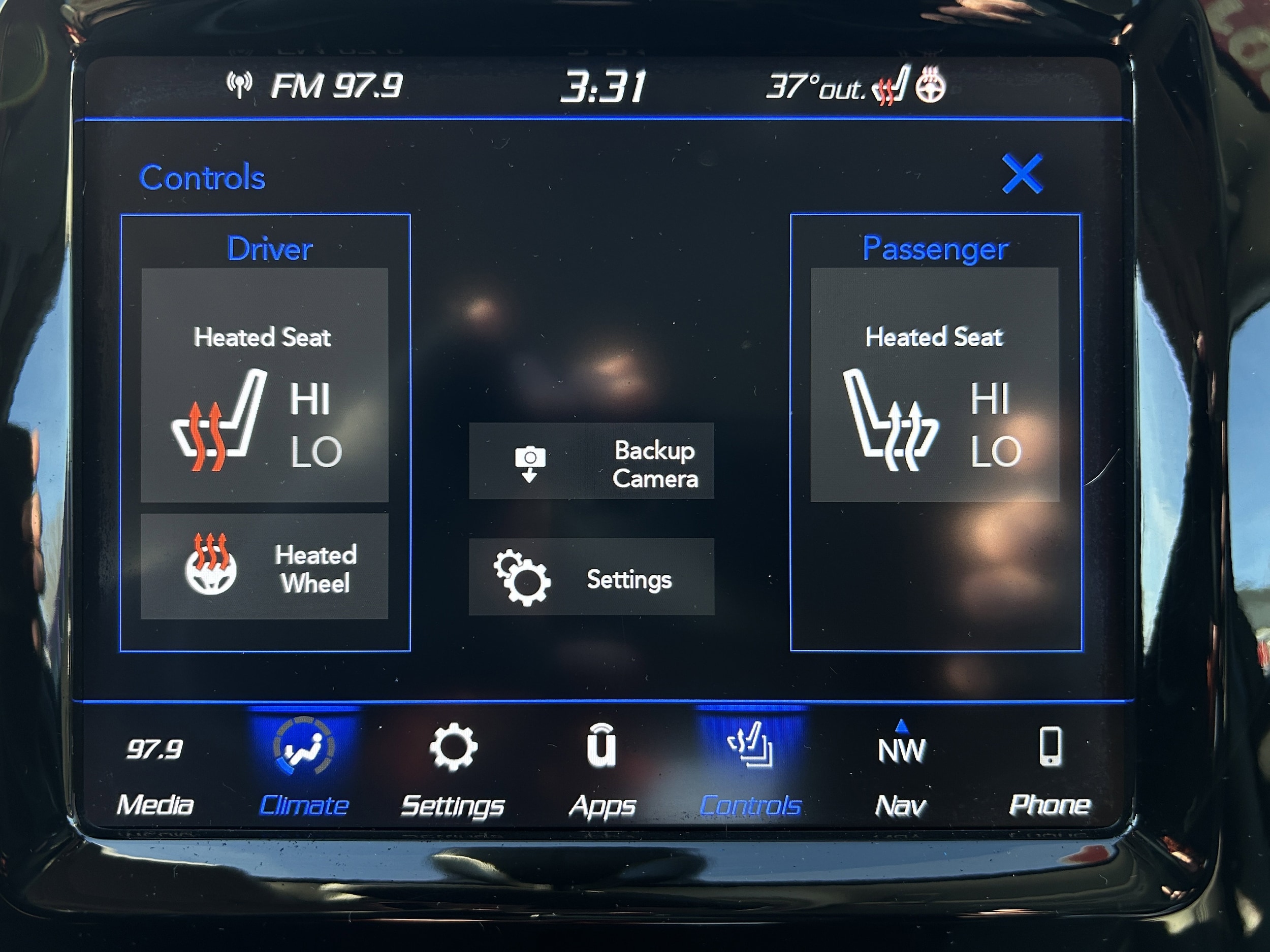Open Settings from the center double-gear button
The image size is (1270, 952).
(591, 577)
